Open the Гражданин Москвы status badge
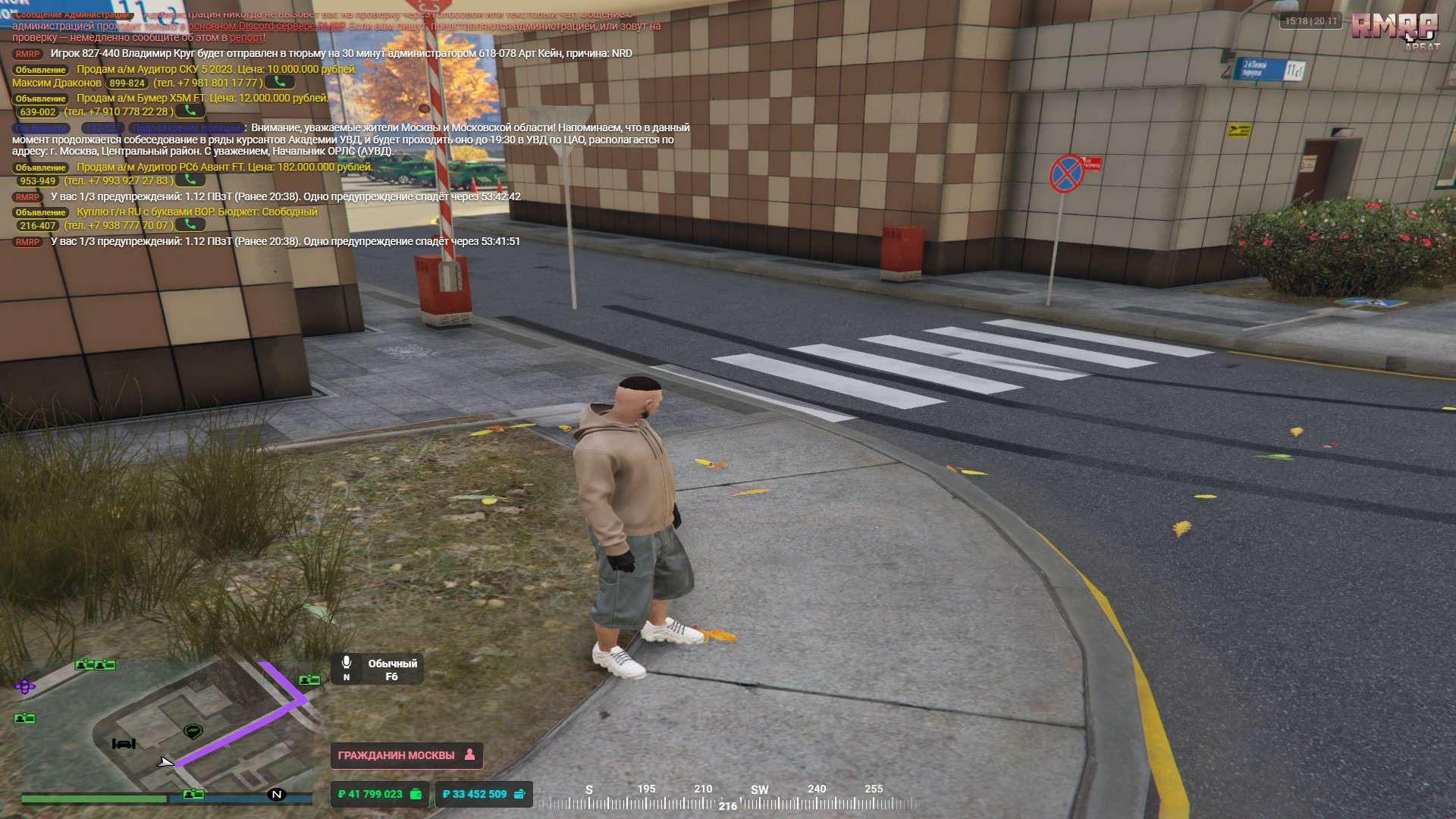The width and height of the screenshot is (1456, 819). [406, 755]
